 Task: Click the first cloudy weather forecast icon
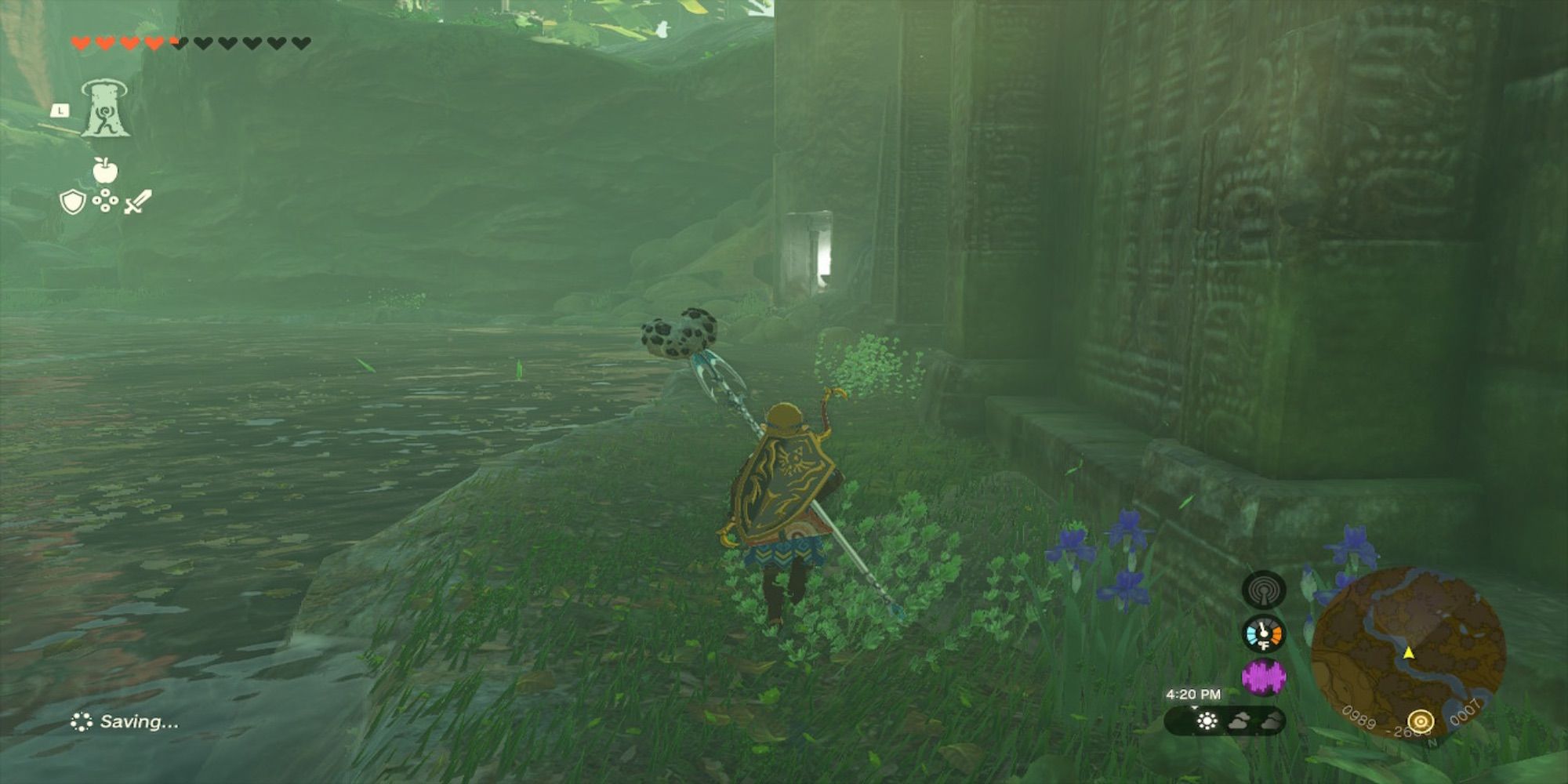[1240, 721]
